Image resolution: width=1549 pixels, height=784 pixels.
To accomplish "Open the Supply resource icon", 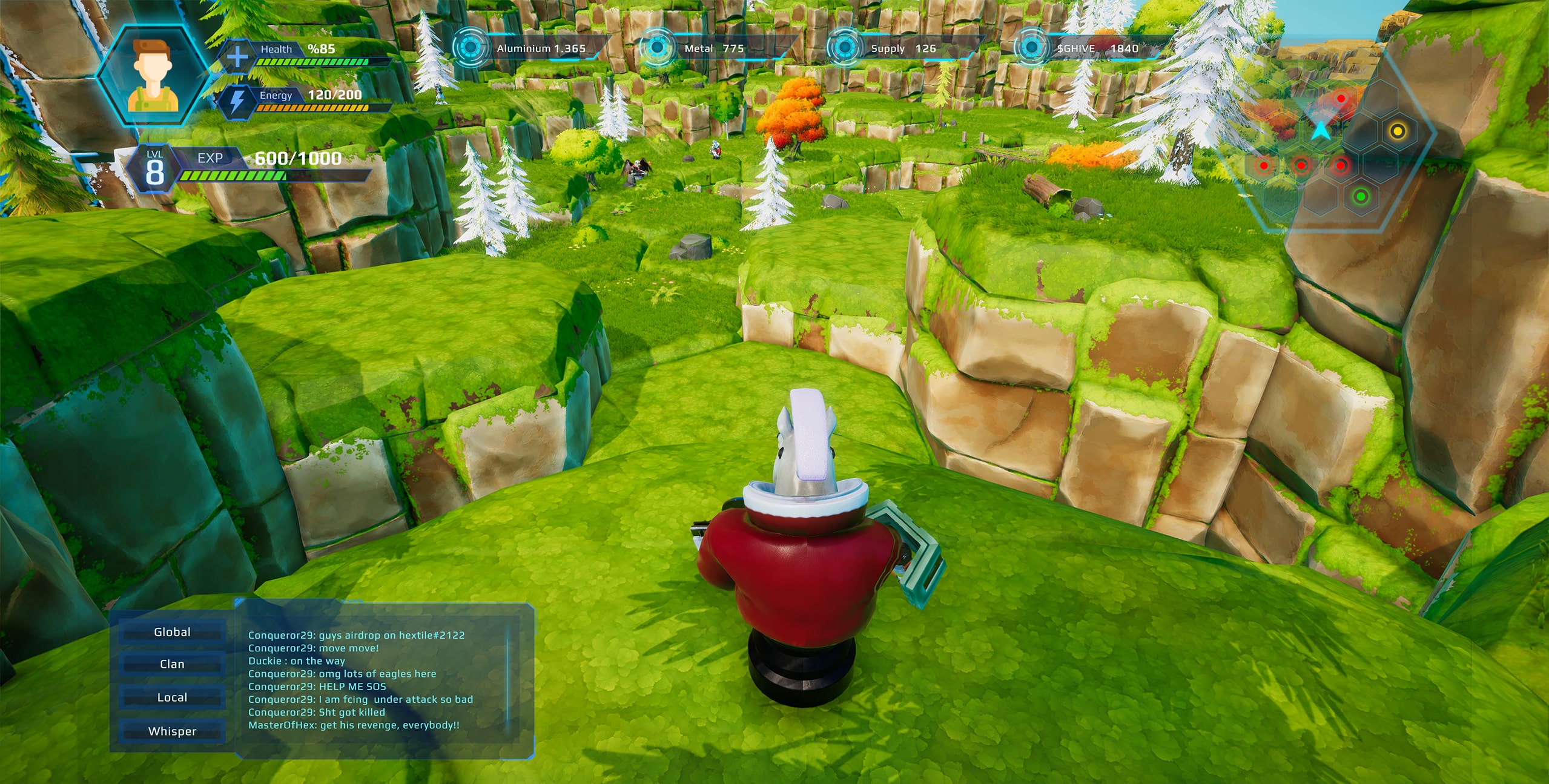I will (x=844, y=47).
